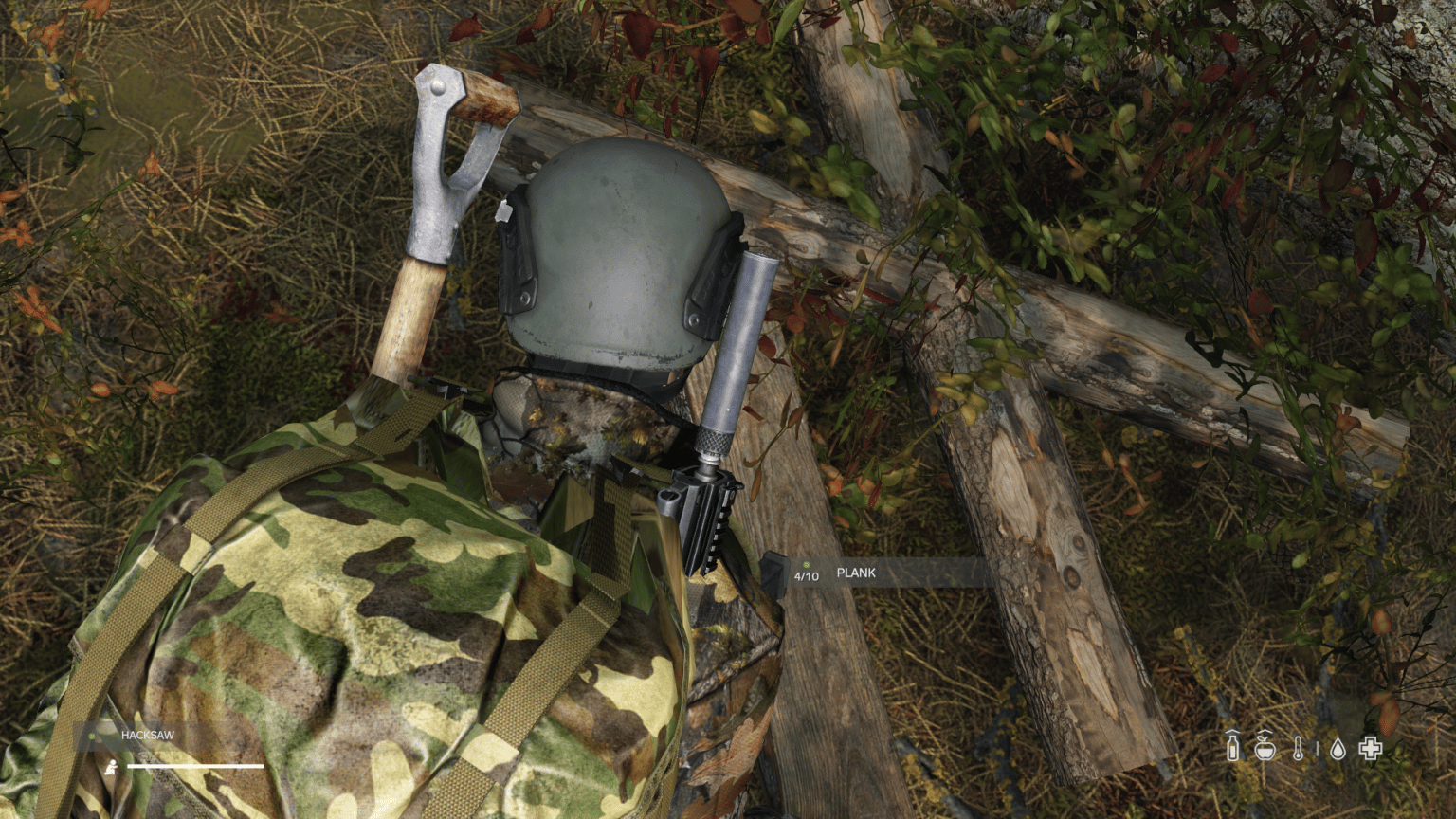Viewport: 1456px width, 819px height.
Task: Click the rising arrow above the hydration icon
Action: [x=1232, y=733]
